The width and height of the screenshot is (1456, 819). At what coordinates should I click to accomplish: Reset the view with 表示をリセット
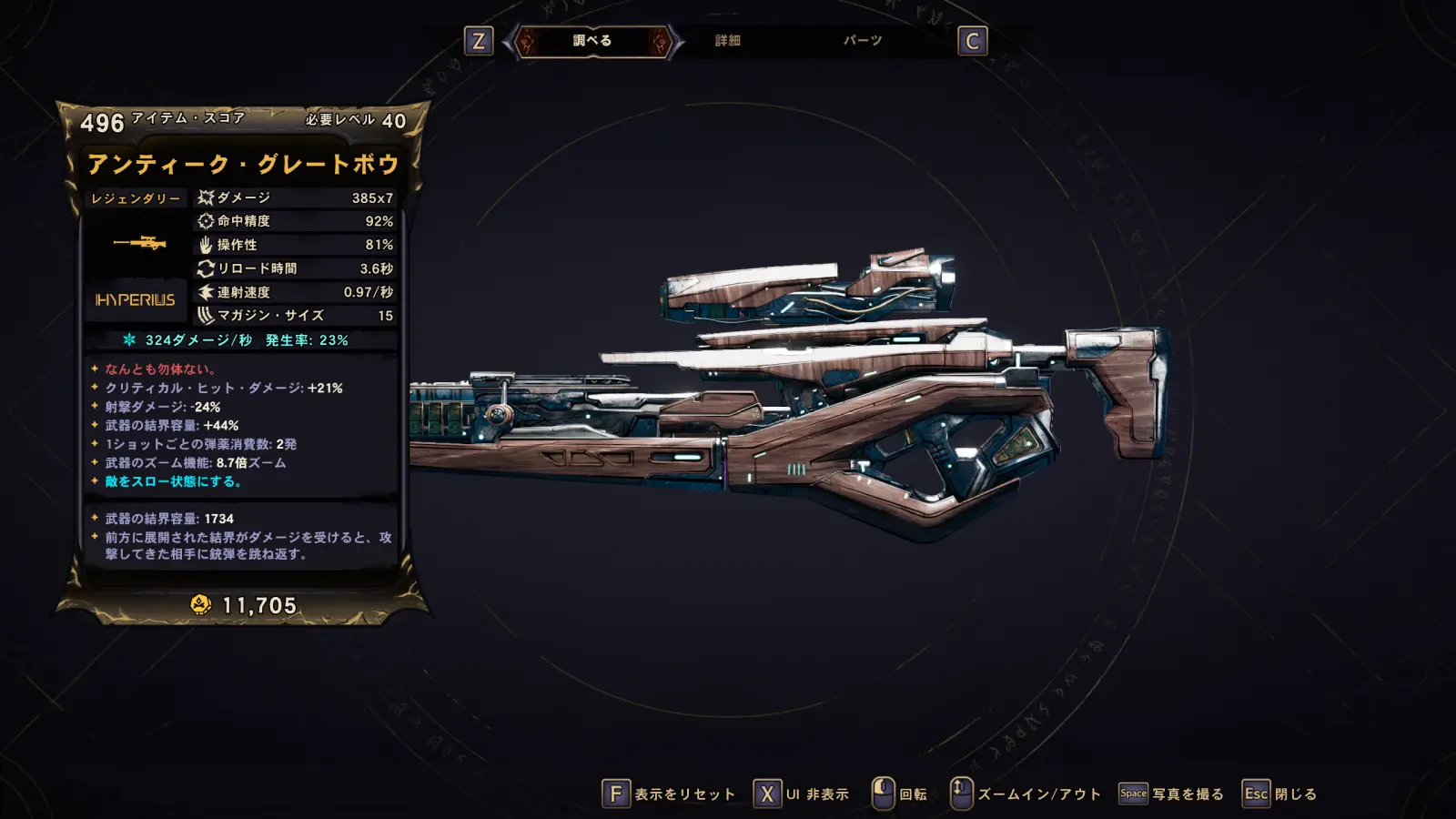pos(669,794)
